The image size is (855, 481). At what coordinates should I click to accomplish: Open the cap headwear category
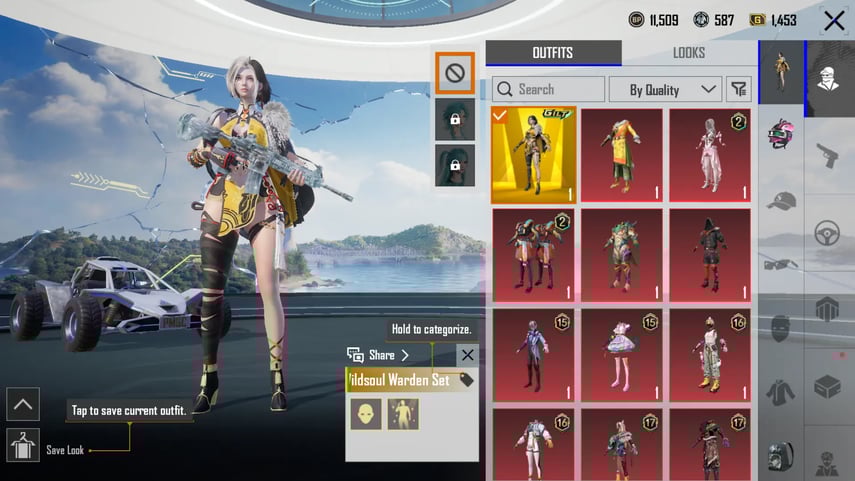pyautogui.click(x=782, y=200)
